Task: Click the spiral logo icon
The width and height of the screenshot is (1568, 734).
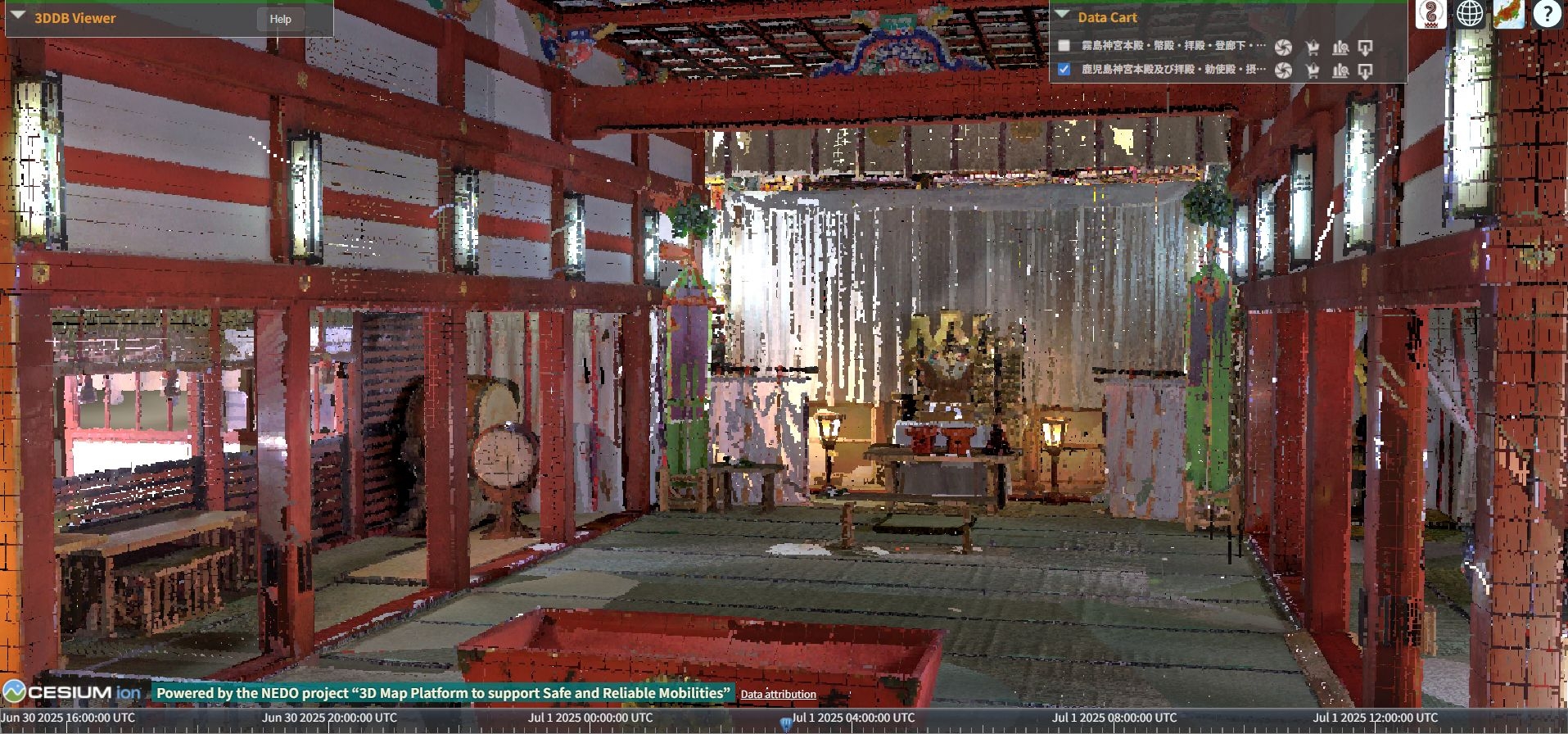Action: pyautogui.click(x=1430, y=14)
